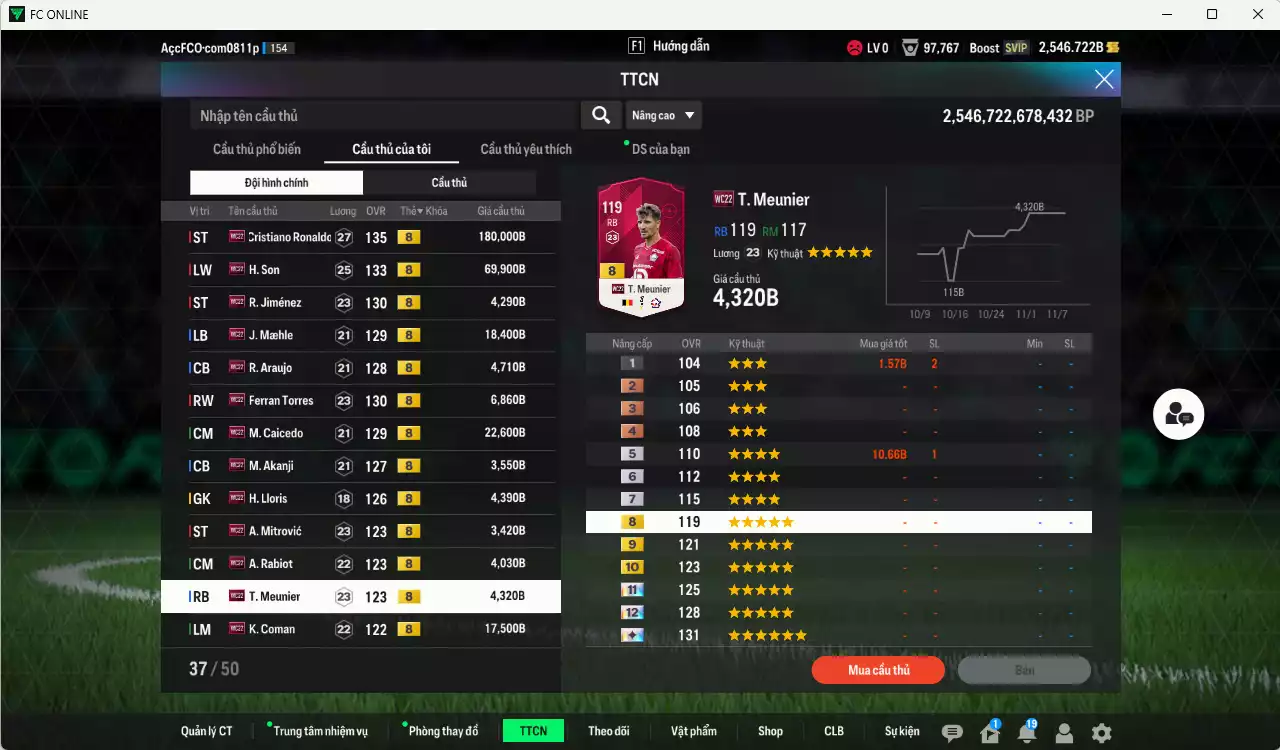This screenshot has height=750, width=1280.
Task: Click the Mua cầu thủ button
Action: coord(877,670)
